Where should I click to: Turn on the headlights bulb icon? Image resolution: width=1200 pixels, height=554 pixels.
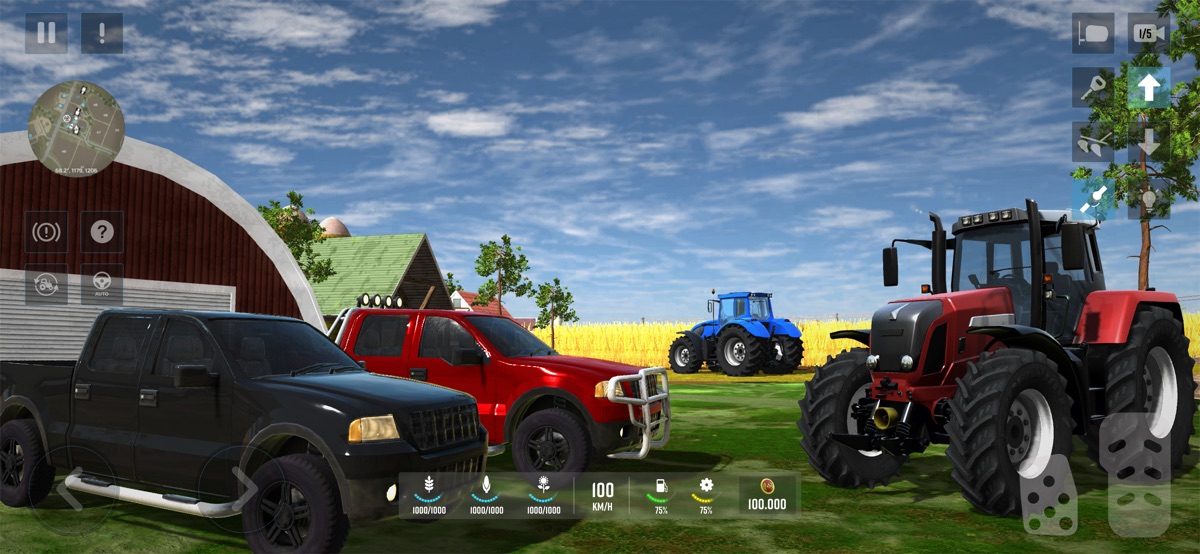coord(1148,198)
